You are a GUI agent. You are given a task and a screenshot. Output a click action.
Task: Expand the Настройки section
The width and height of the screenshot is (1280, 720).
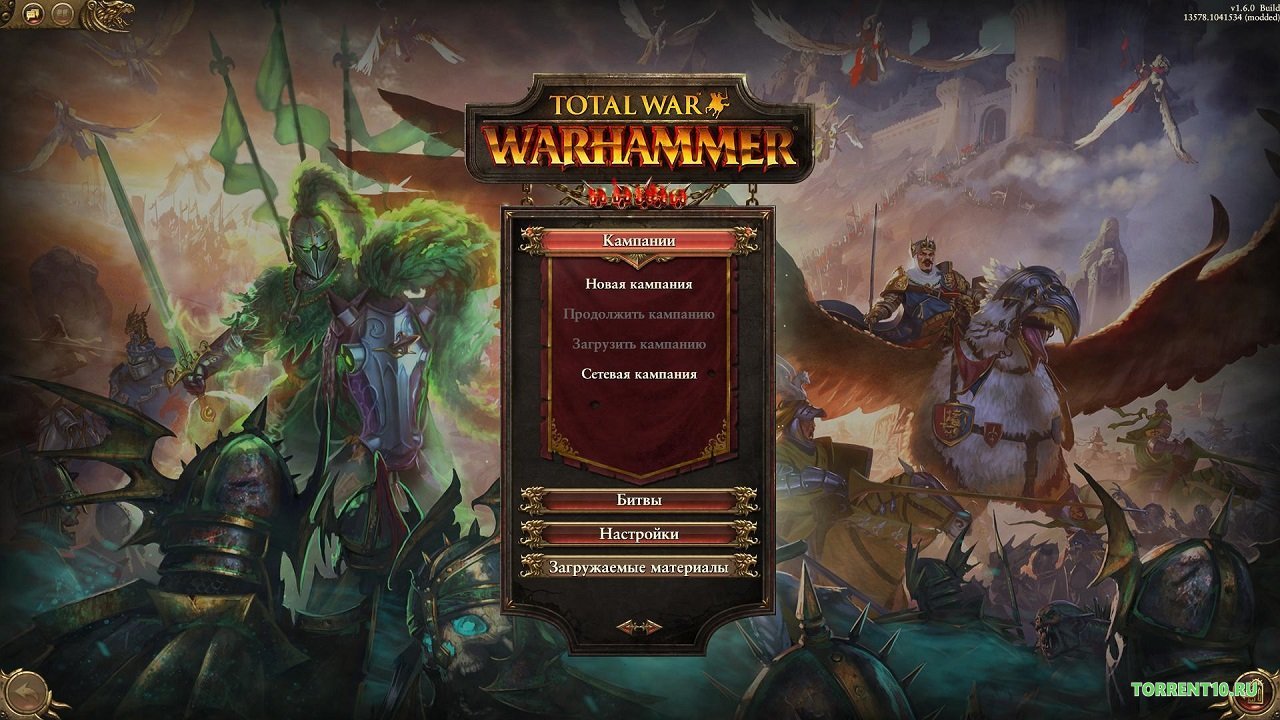639,534
